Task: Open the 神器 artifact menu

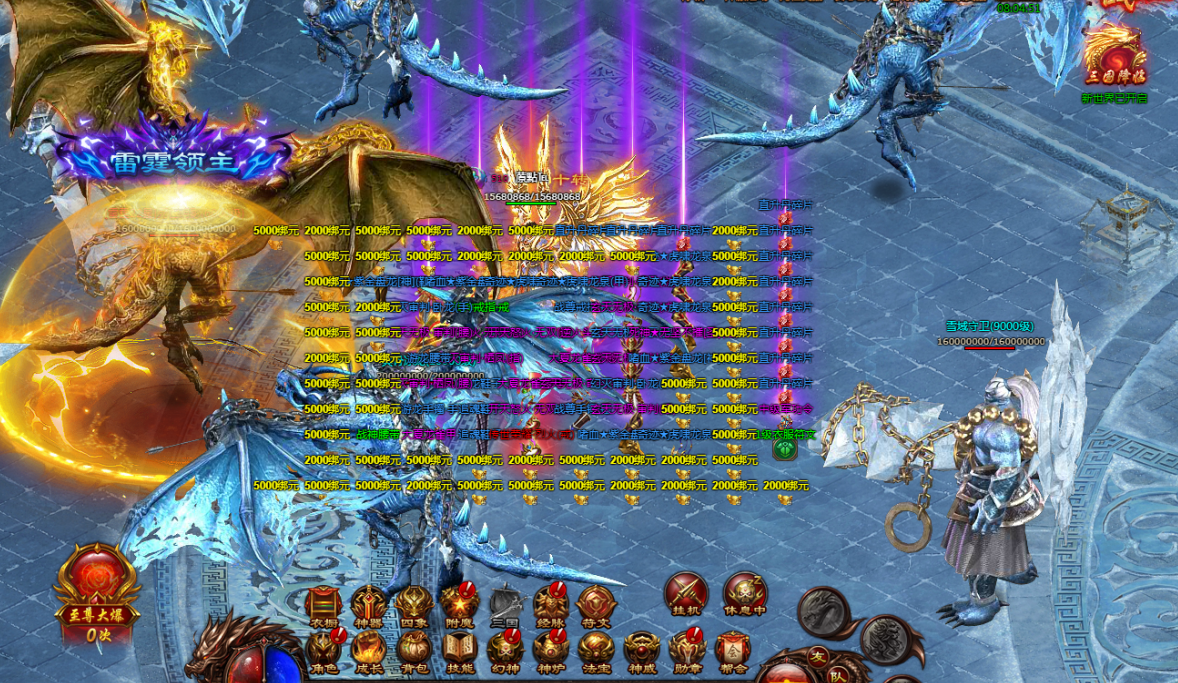Action: pyautogui.click(x=368, y=605)
